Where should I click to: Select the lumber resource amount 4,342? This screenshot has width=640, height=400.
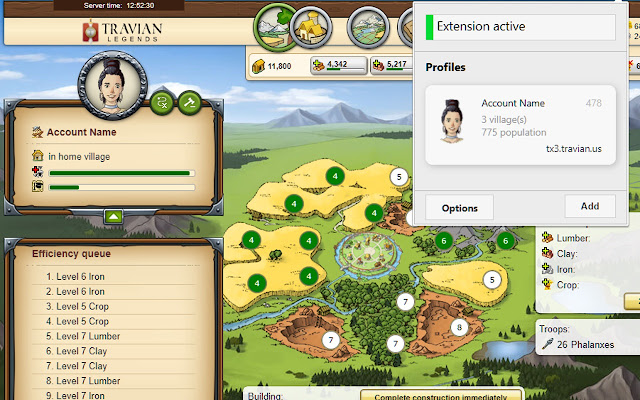click(336, 65)
